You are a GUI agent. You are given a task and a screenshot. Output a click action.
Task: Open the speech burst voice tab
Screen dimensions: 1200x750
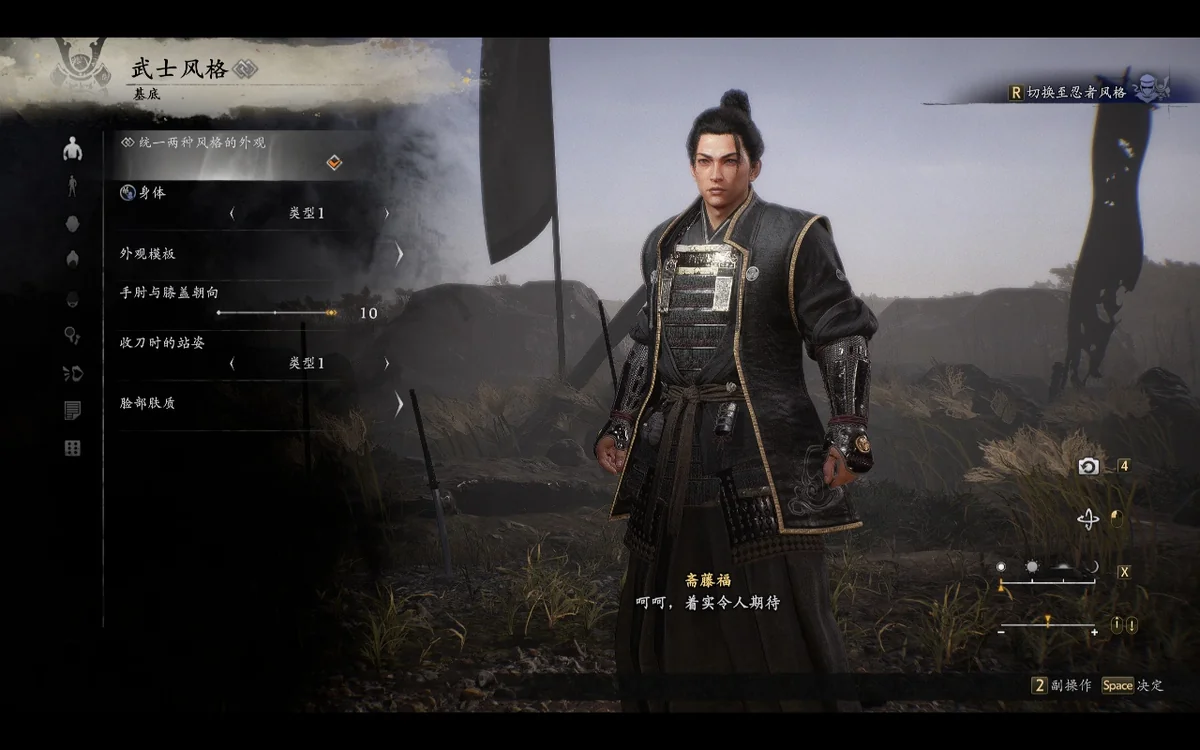[72, 373]
